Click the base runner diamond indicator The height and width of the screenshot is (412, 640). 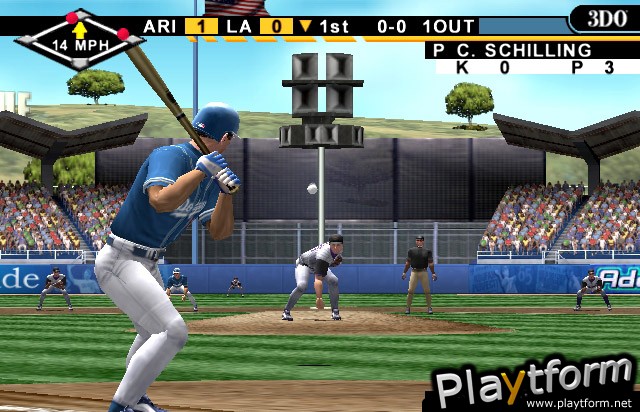tap(79, 37)
